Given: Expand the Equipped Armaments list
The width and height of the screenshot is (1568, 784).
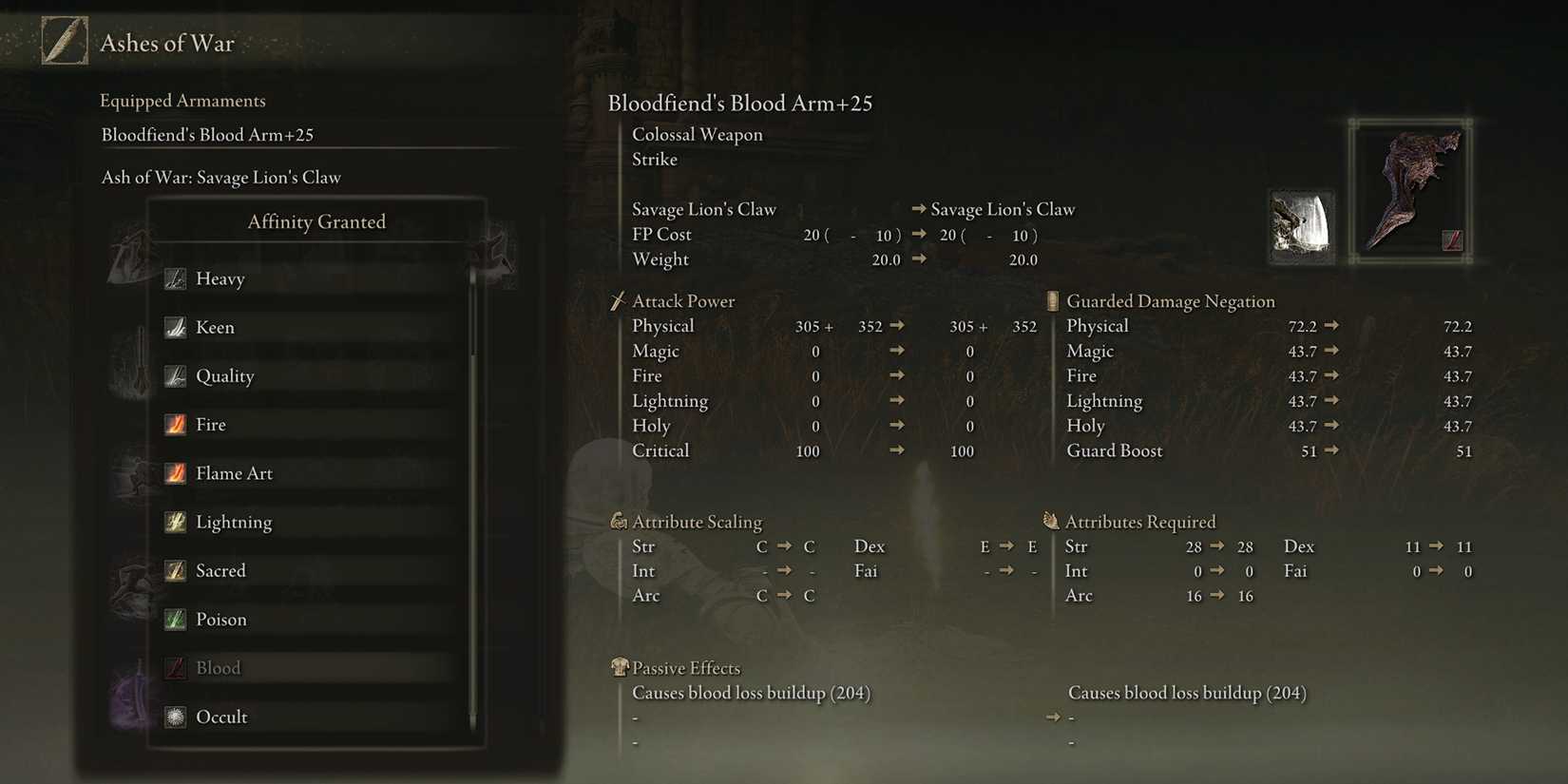Looking at the screenshot, I should (x=182, y=100).
